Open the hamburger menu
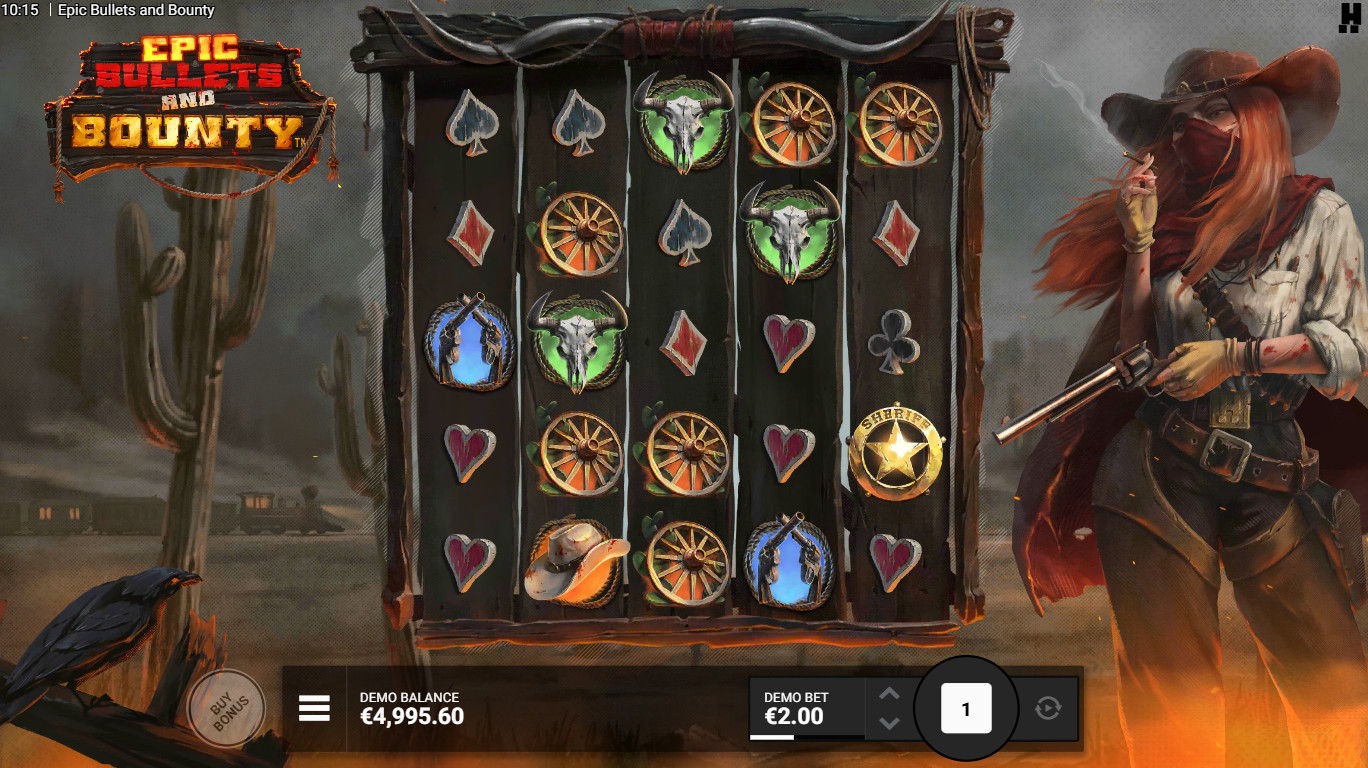 [314, 708]
